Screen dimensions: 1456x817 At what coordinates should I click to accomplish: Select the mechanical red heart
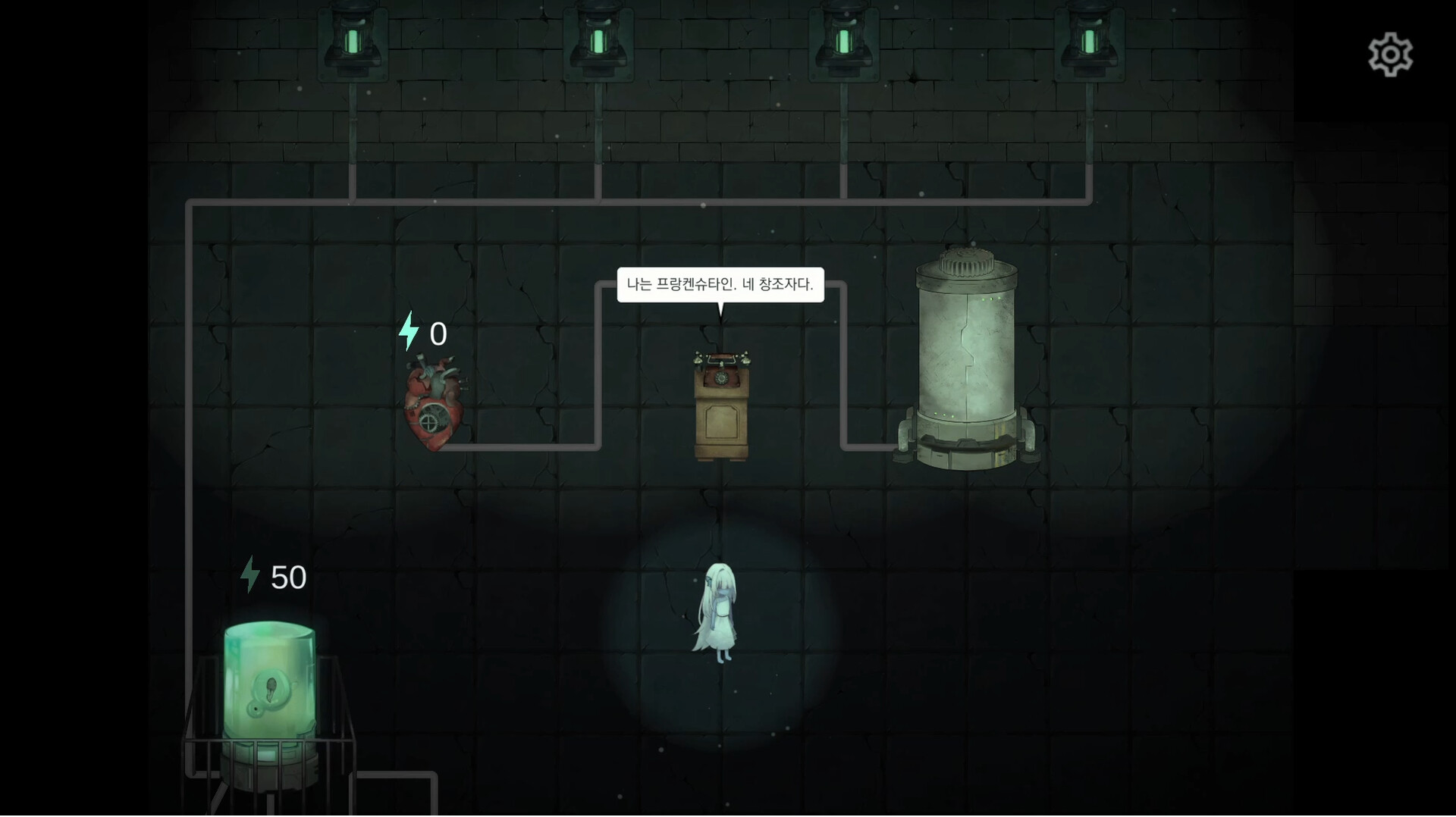click(434, 409)
